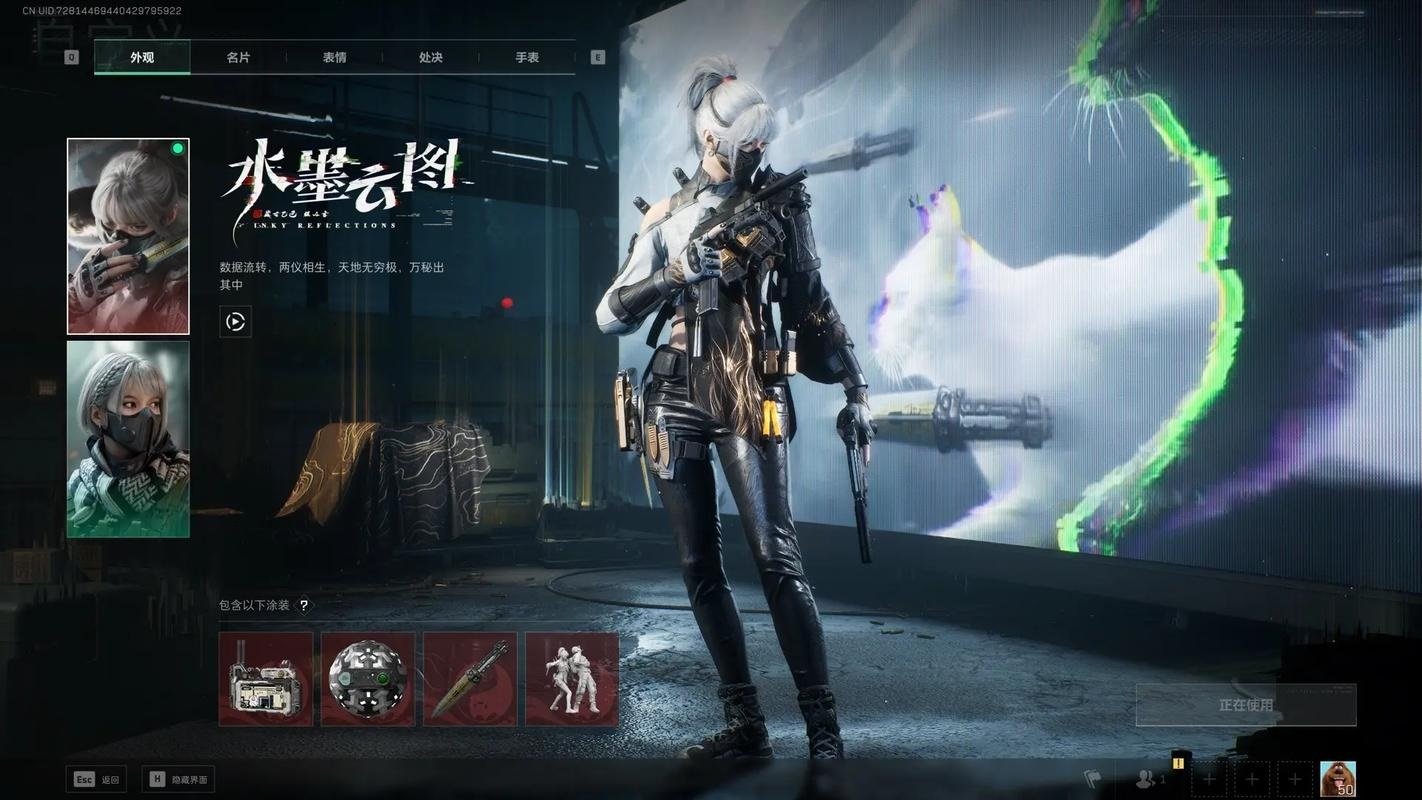Switch to the 表情 emote tab

334,57
